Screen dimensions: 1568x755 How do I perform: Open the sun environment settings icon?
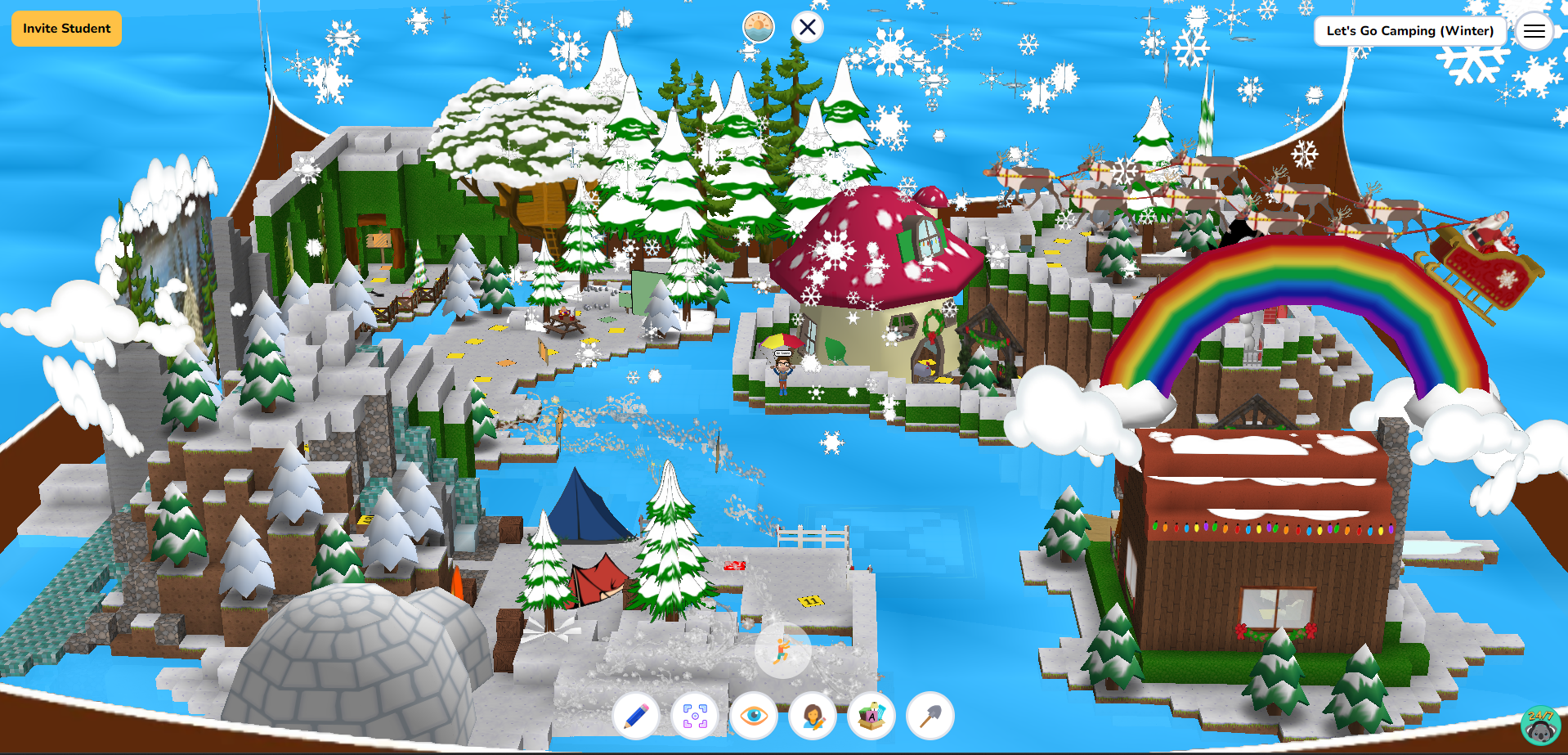point(758,26)
